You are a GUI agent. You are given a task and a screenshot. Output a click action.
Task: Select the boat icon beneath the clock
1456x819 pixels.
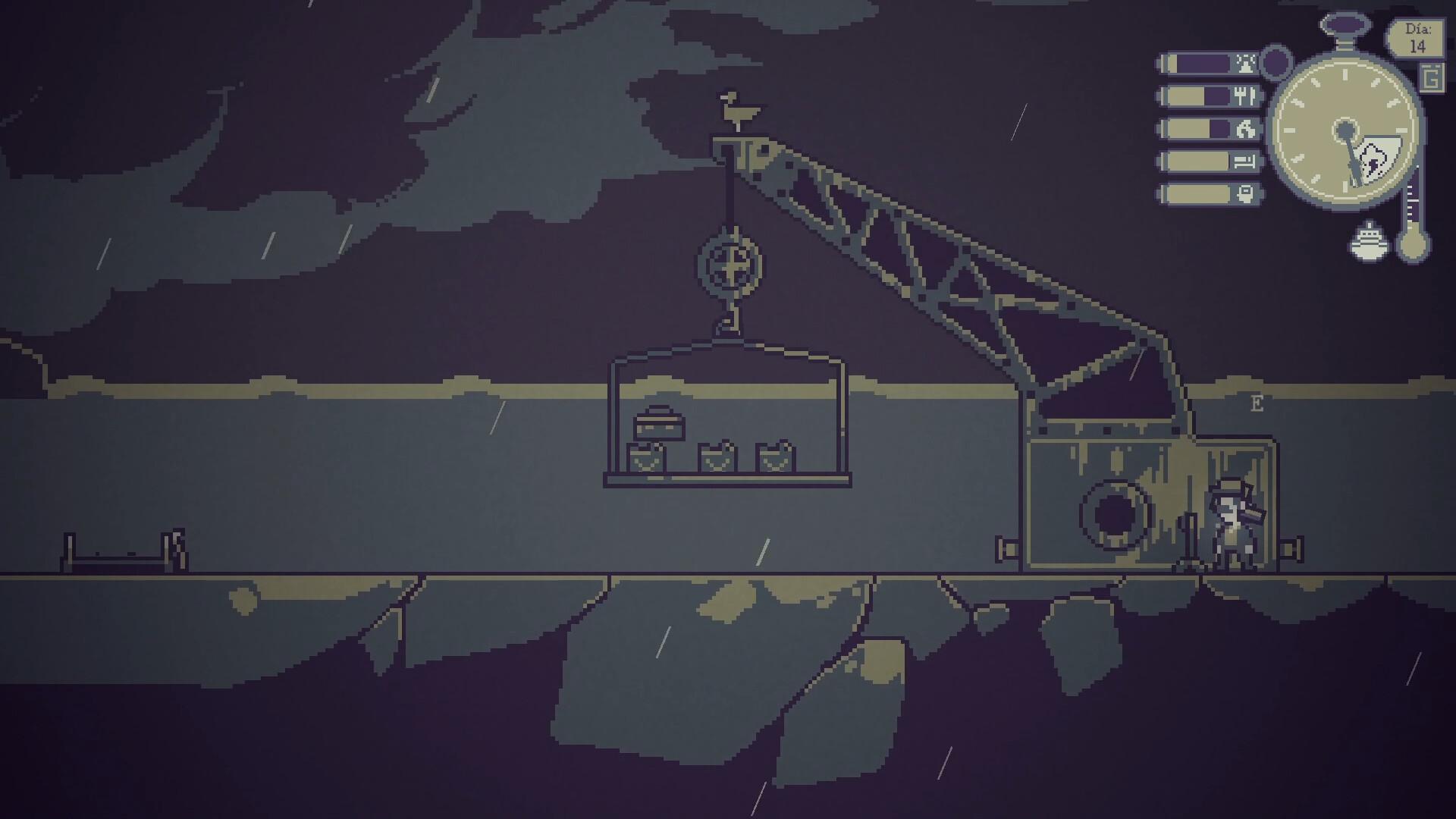tap(1369, 242)
